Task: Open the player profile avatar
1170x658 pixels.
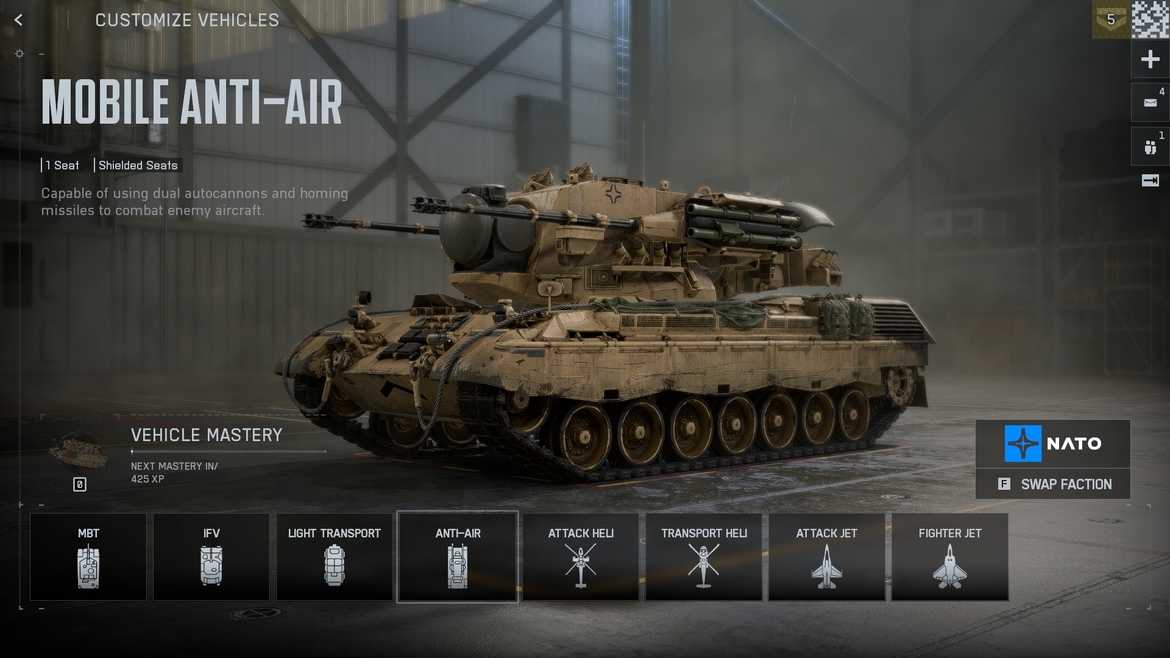Action: (x=1150, y=19)
